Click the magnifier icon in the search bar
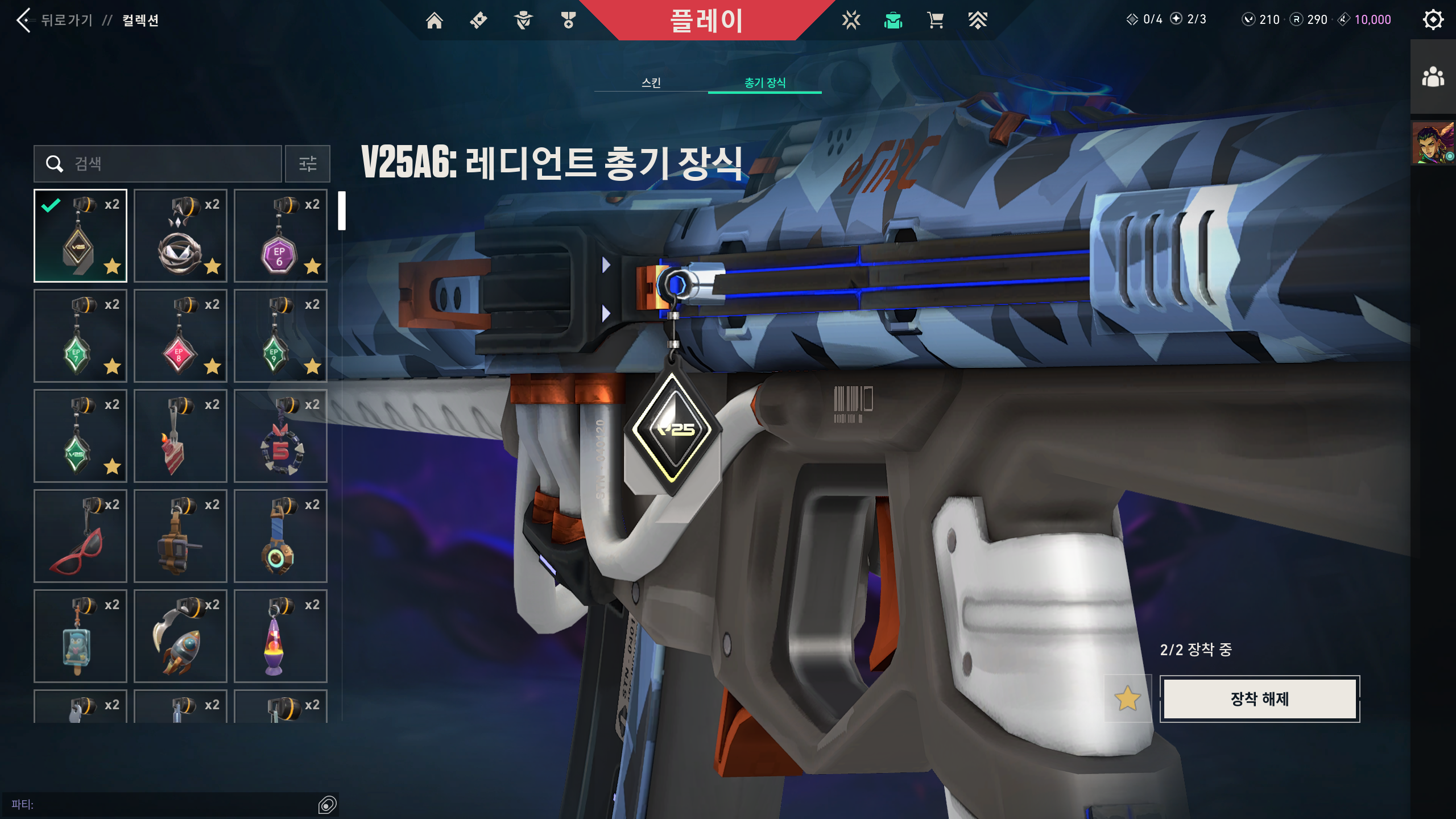Image resolution: width=1456 pixels, height=819 pixels. click(x=55, y=164)
